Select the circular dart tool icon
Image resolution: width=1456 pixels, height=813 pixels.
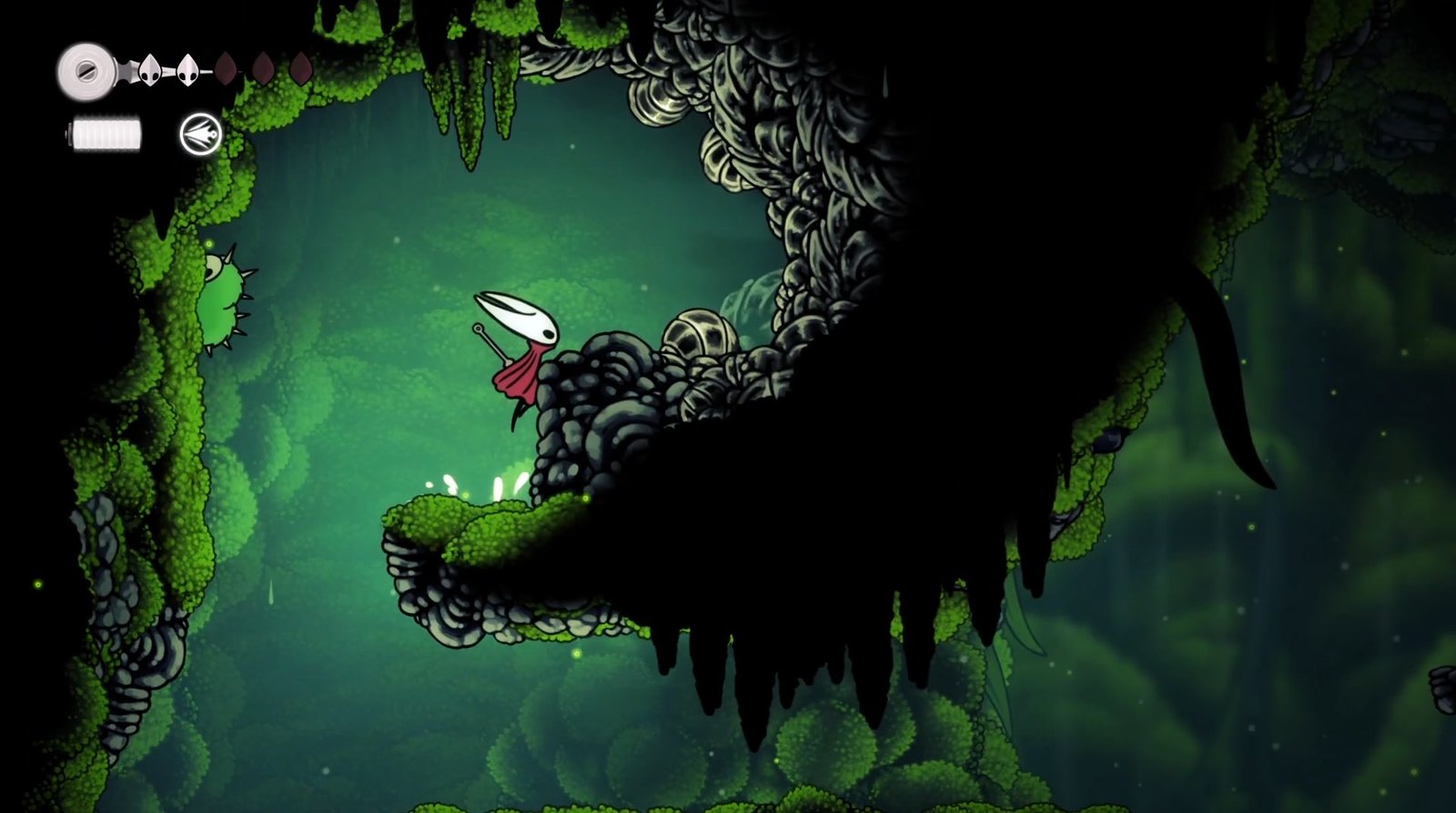[200, 135]
